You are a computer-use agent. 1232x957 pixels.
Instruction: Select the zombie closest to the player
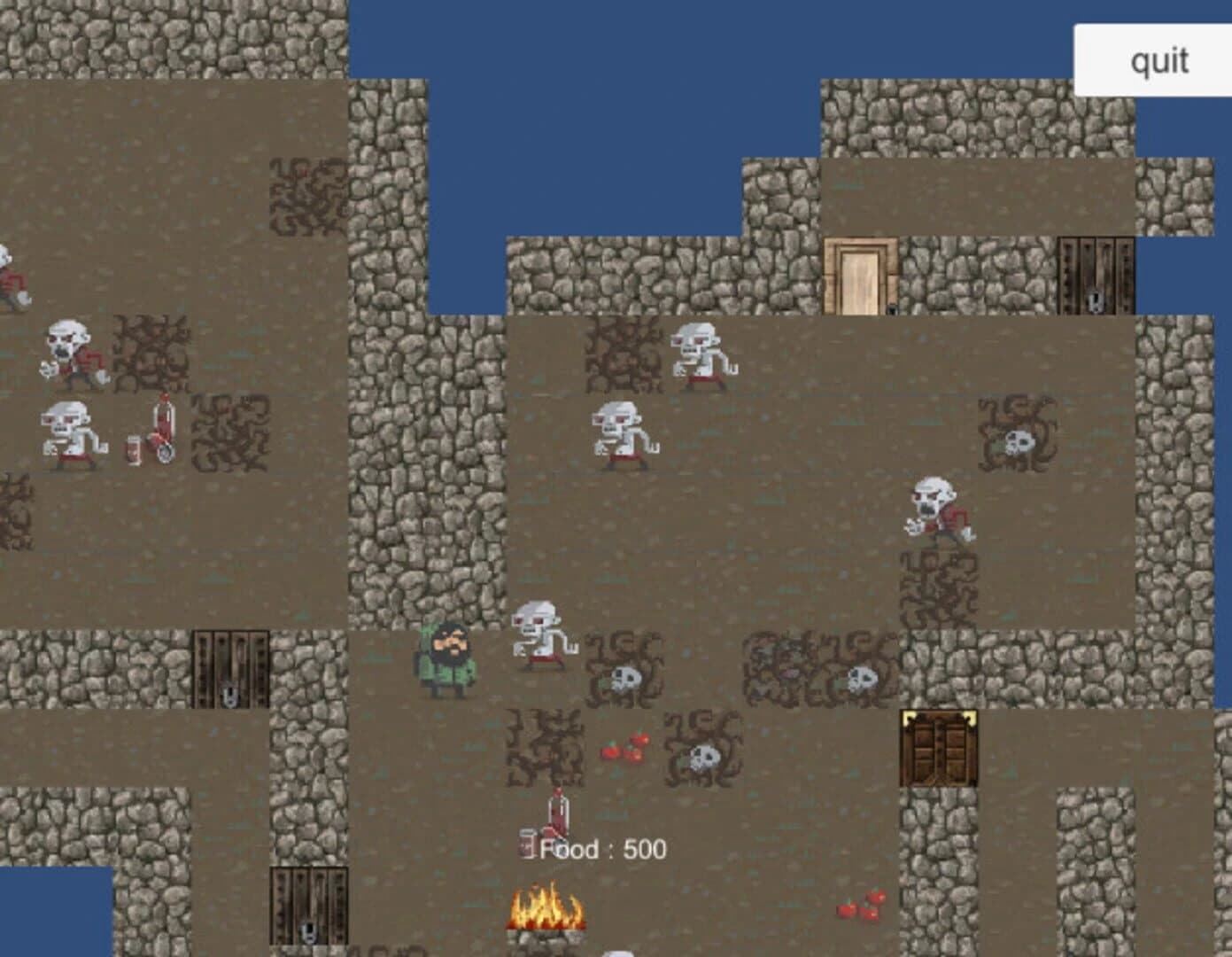point(540,634)
